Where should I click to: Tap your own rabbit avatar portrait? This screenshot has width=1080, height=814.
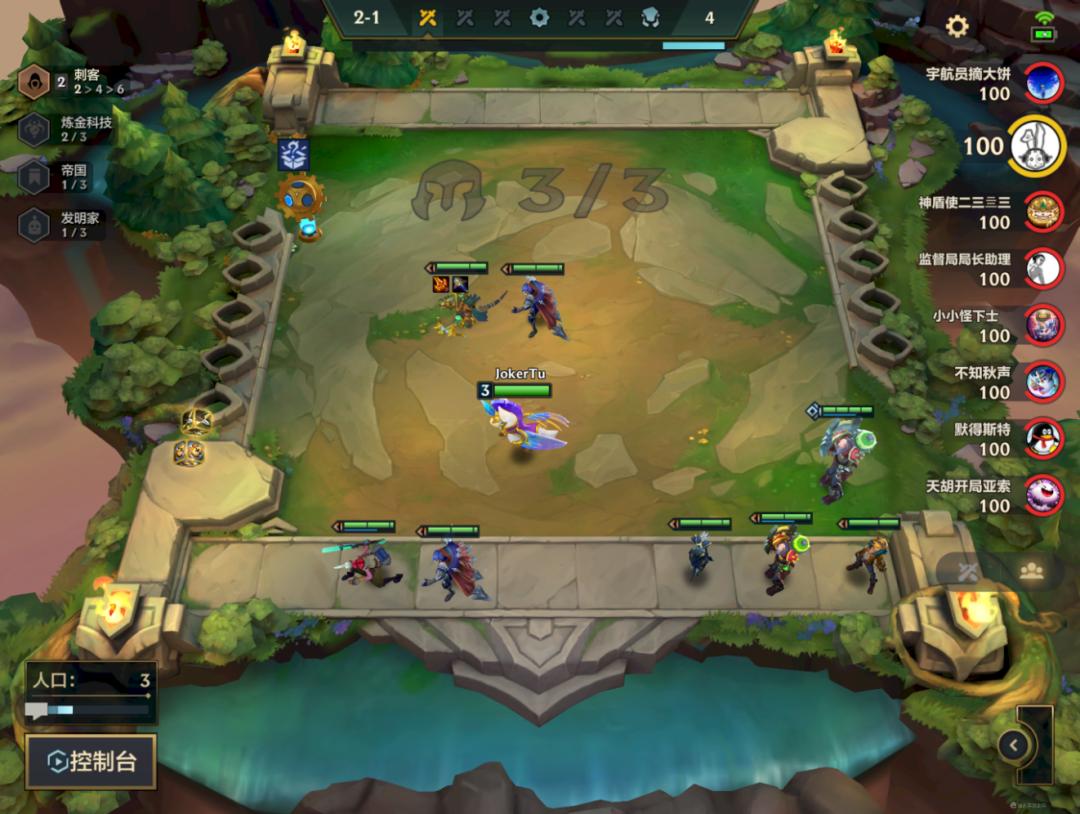[1037, 146]
